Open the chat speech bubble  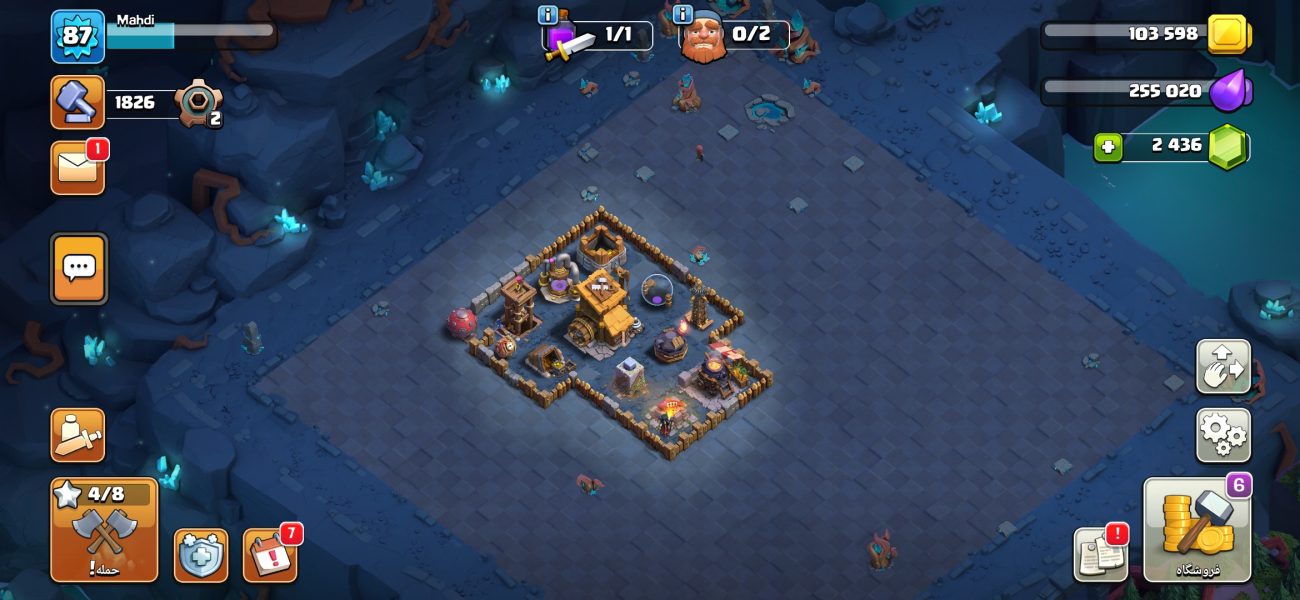79,268
